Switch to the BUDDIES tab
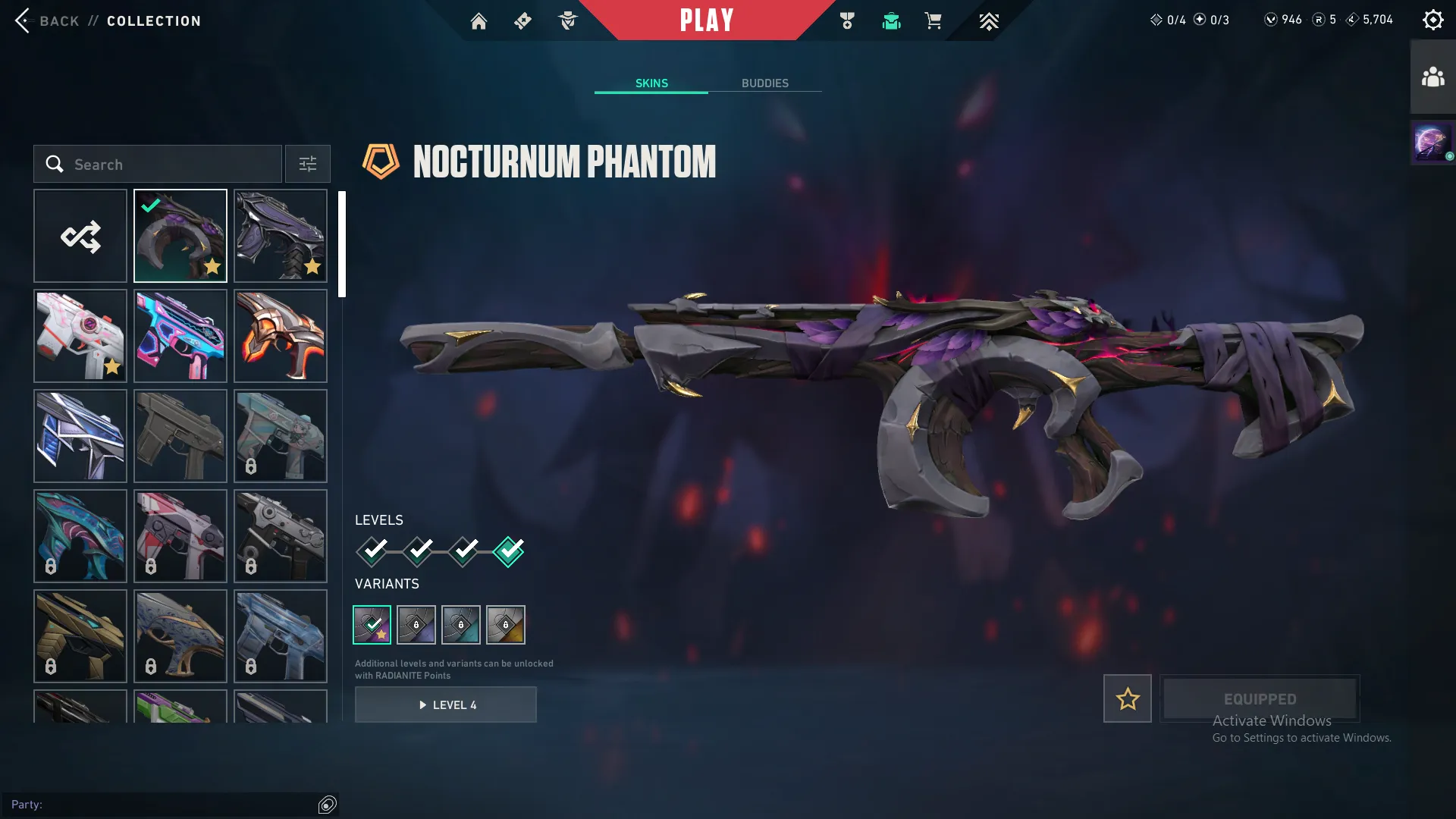Image resolution: width=1456 pixels, height=819 pixels. [x=765, y=83]
